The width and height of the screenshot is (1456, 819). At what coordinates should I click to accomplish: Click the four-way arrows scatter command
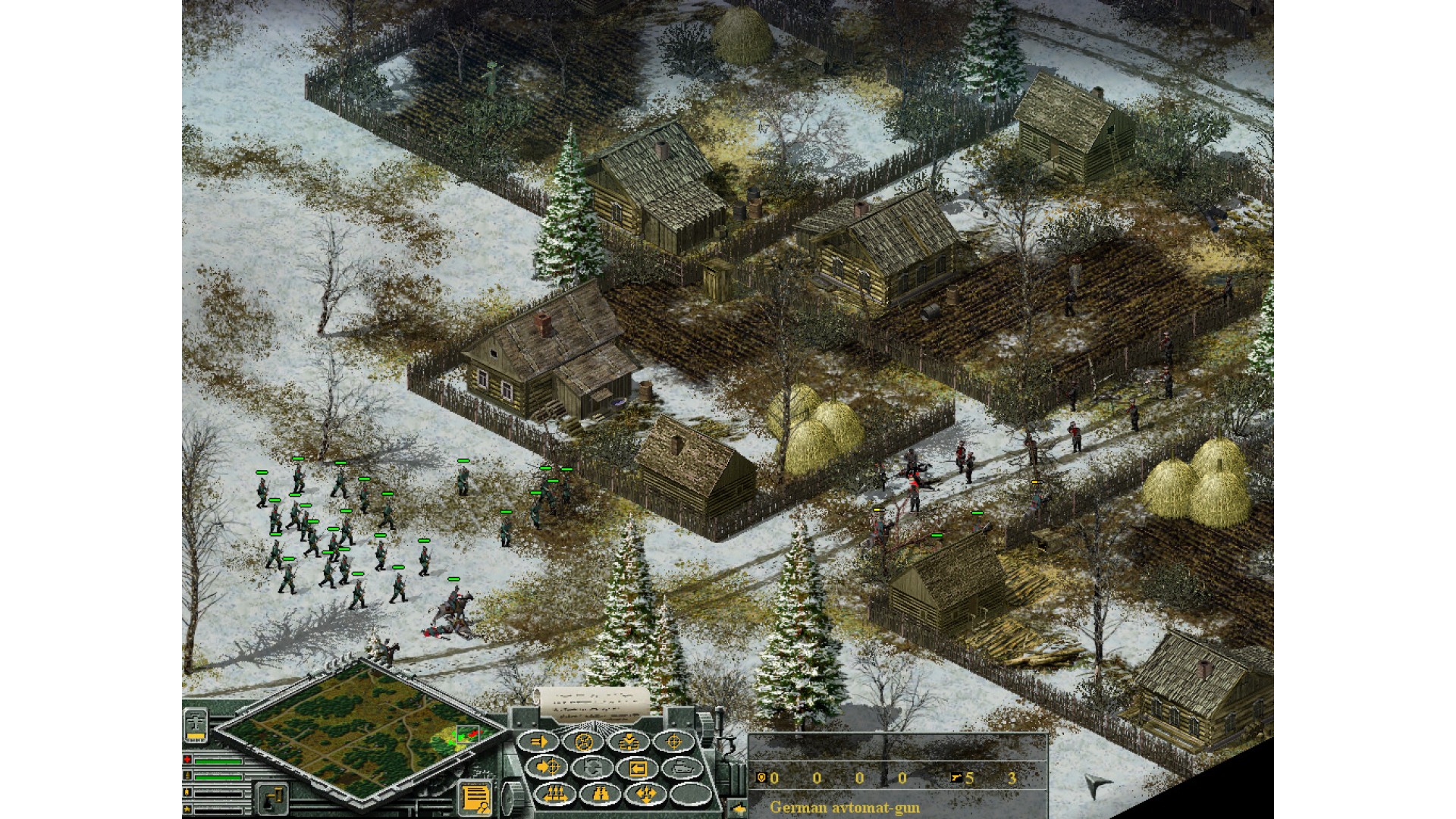pyautogui.click(x=645, y=793)
